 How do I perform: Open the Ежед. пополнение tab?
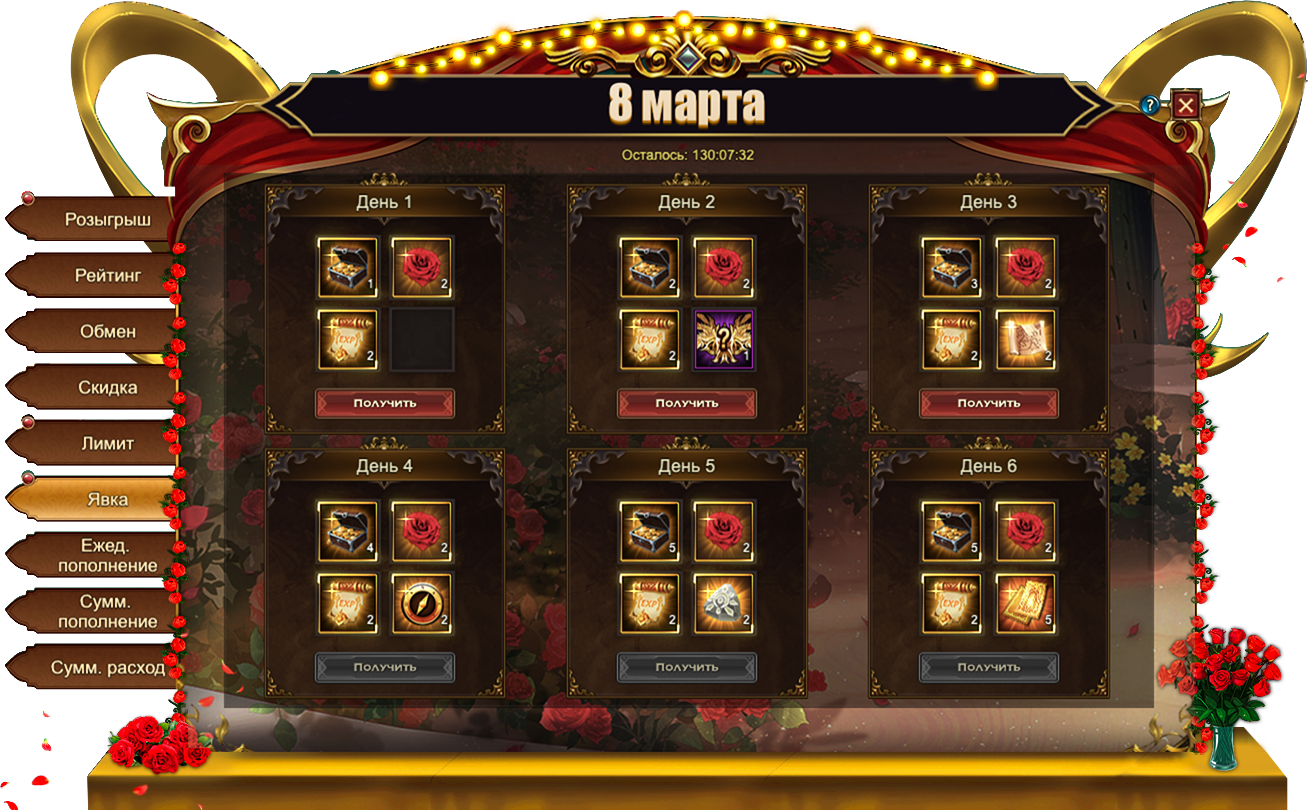coord(107,555)
